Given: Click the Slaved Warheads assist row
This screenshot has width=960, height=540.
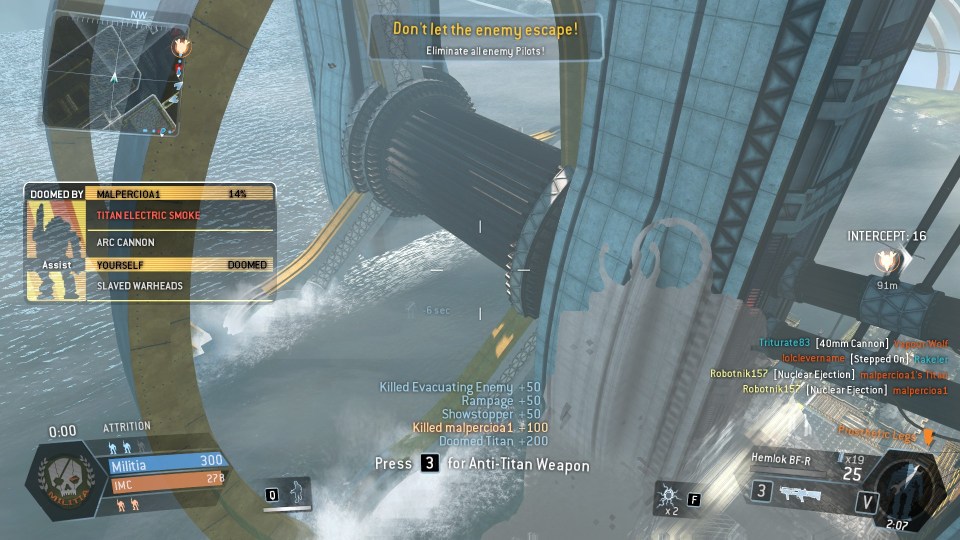Looking at the screenshot, I should [x=180, y=285].
